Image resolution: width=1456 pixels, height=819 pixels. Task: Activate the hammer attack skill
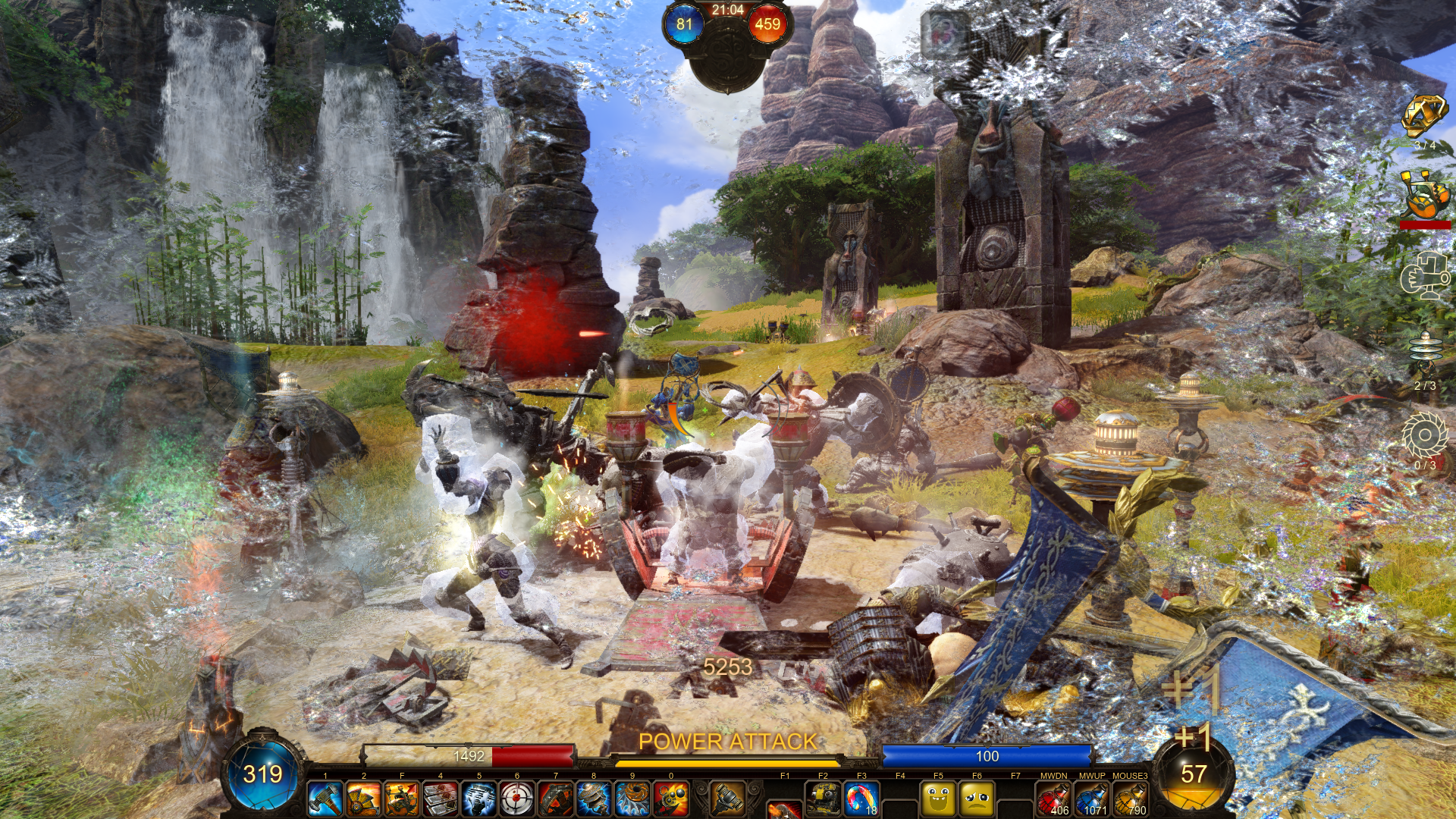click(325, 799)
